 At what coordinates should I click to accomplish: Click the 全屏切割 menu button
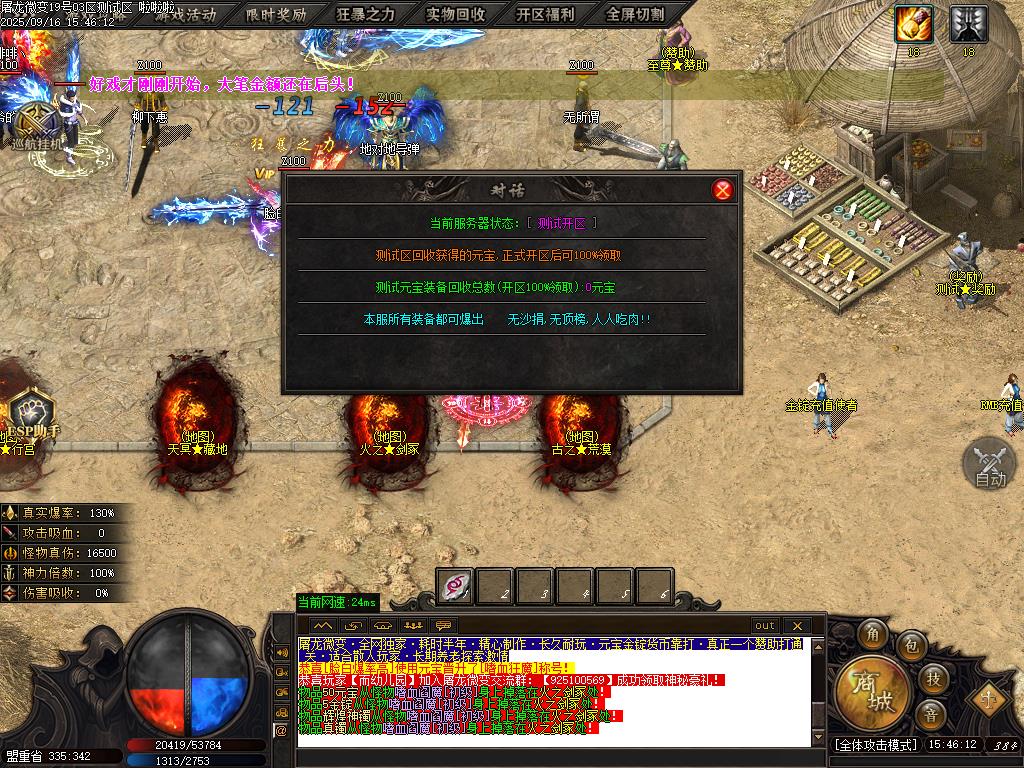pyautogui.click(x=636, y=14)
